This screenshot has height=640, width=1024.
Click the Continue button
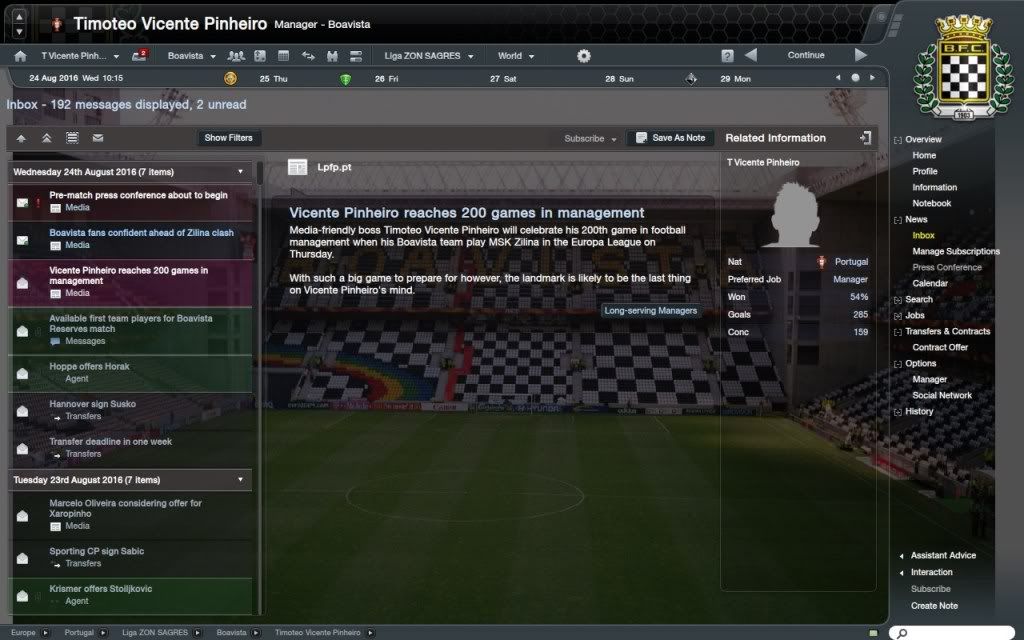806,56
